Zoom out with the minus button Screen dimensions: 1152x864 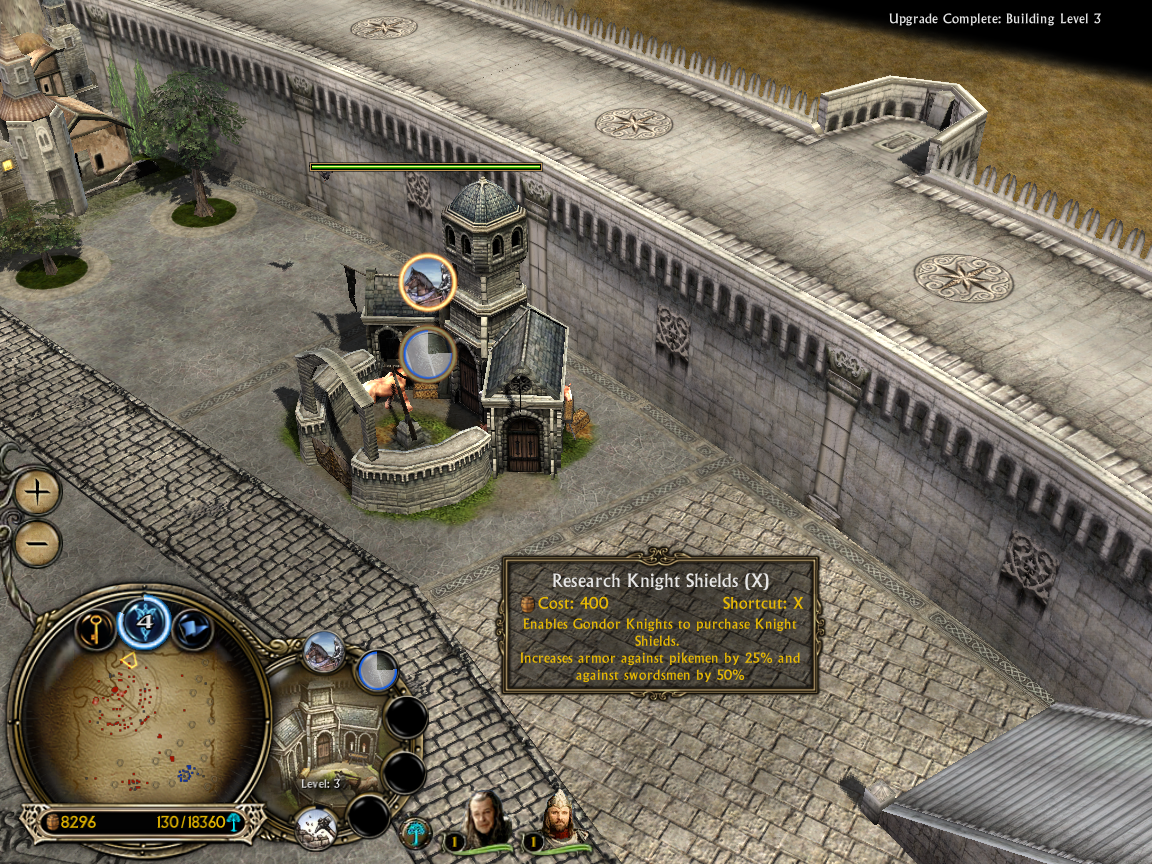tap(38, 544)
